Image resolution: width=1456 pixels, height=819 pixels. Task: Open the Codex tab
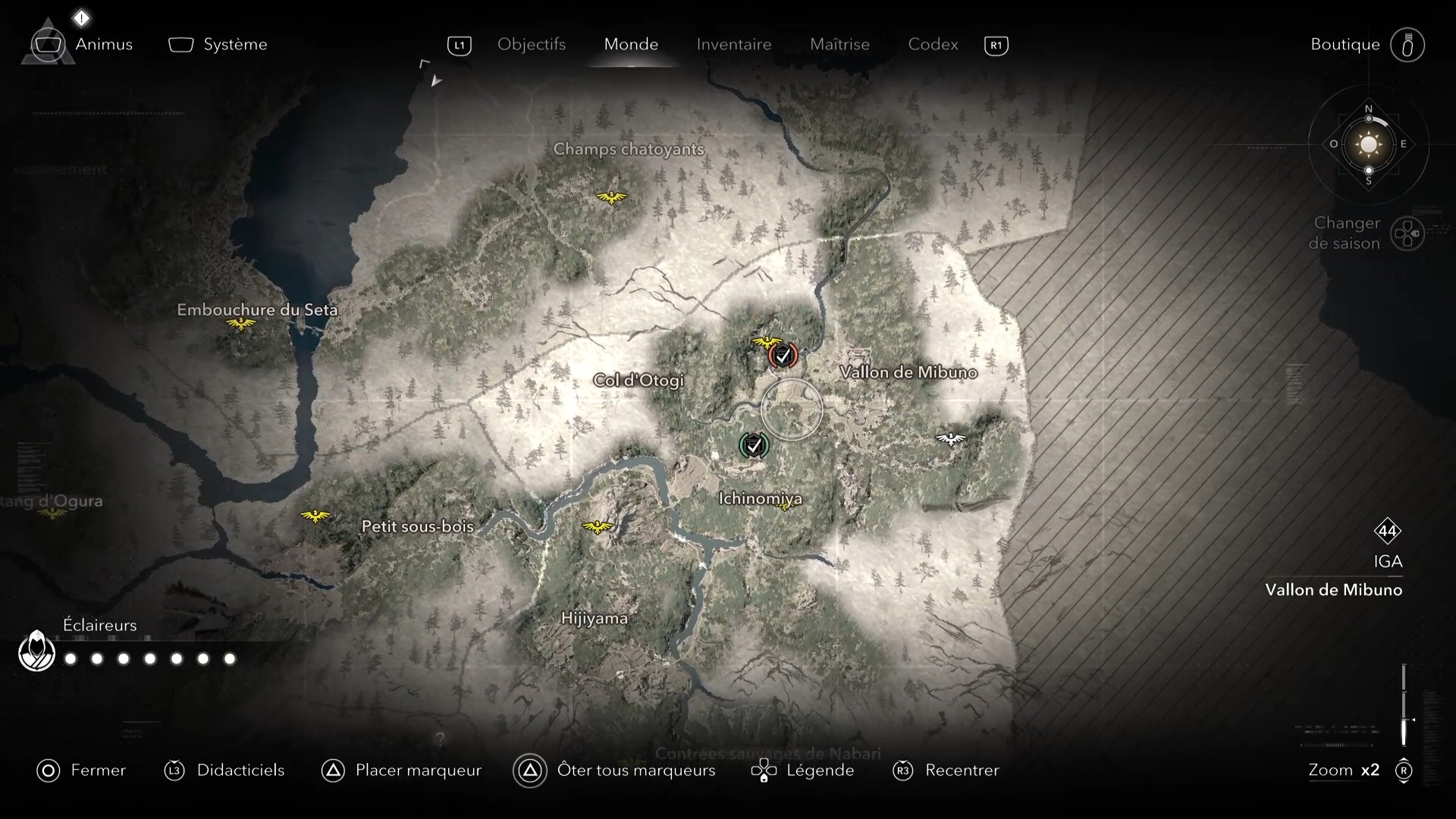click(x=932, y=44)
